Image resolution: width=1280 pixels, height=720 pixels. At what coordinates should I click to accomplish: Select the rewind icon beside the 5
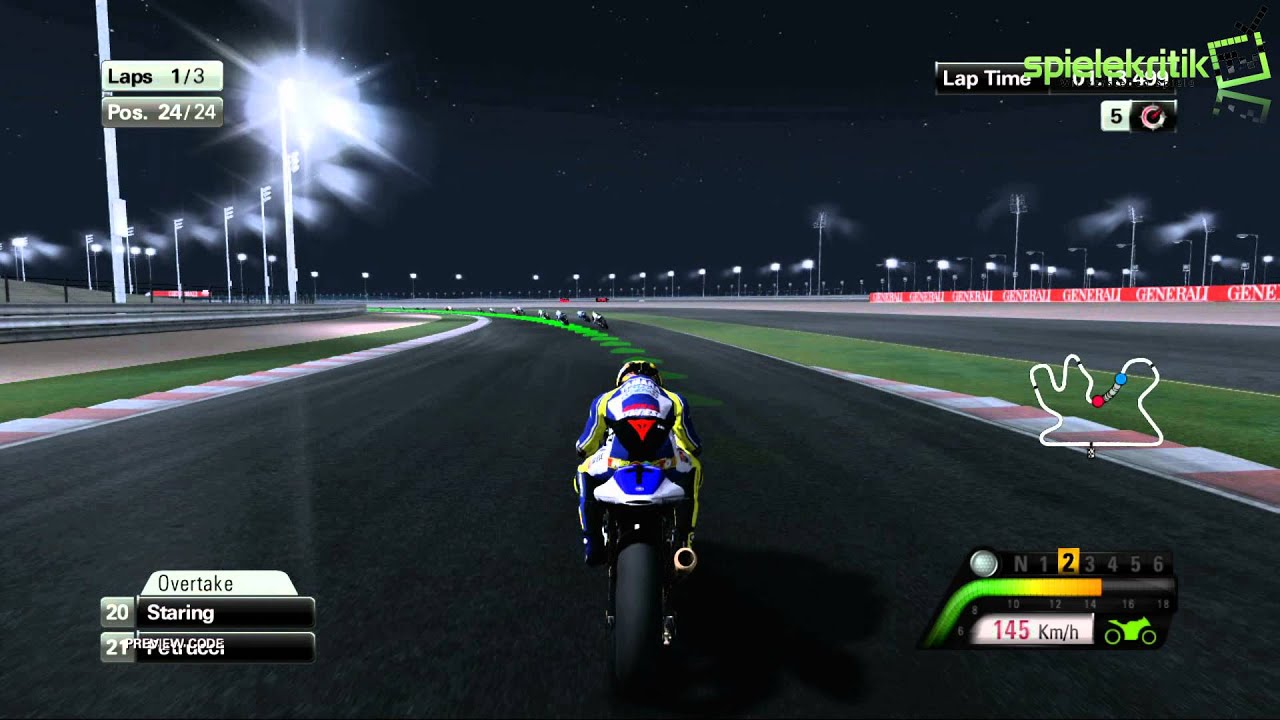coord(1153,117)
